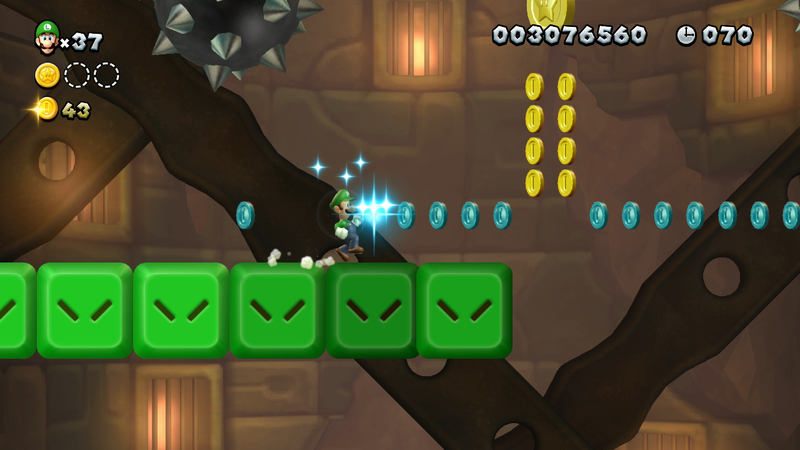
Task: Click Luigi's head lives icon
Action: (x=46, y=37)
